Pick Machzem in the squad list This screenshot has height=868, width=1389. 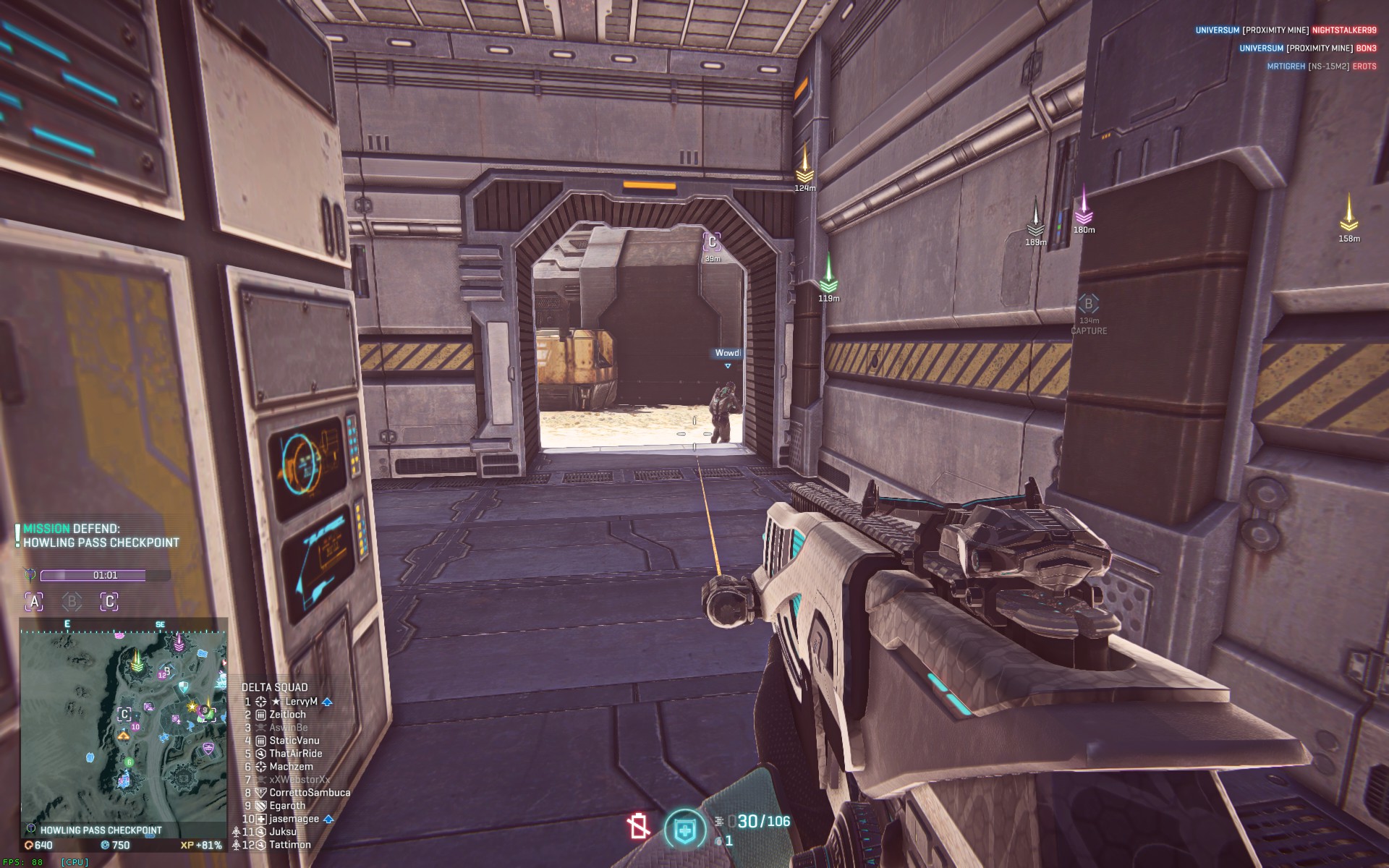tap(291, 767)
